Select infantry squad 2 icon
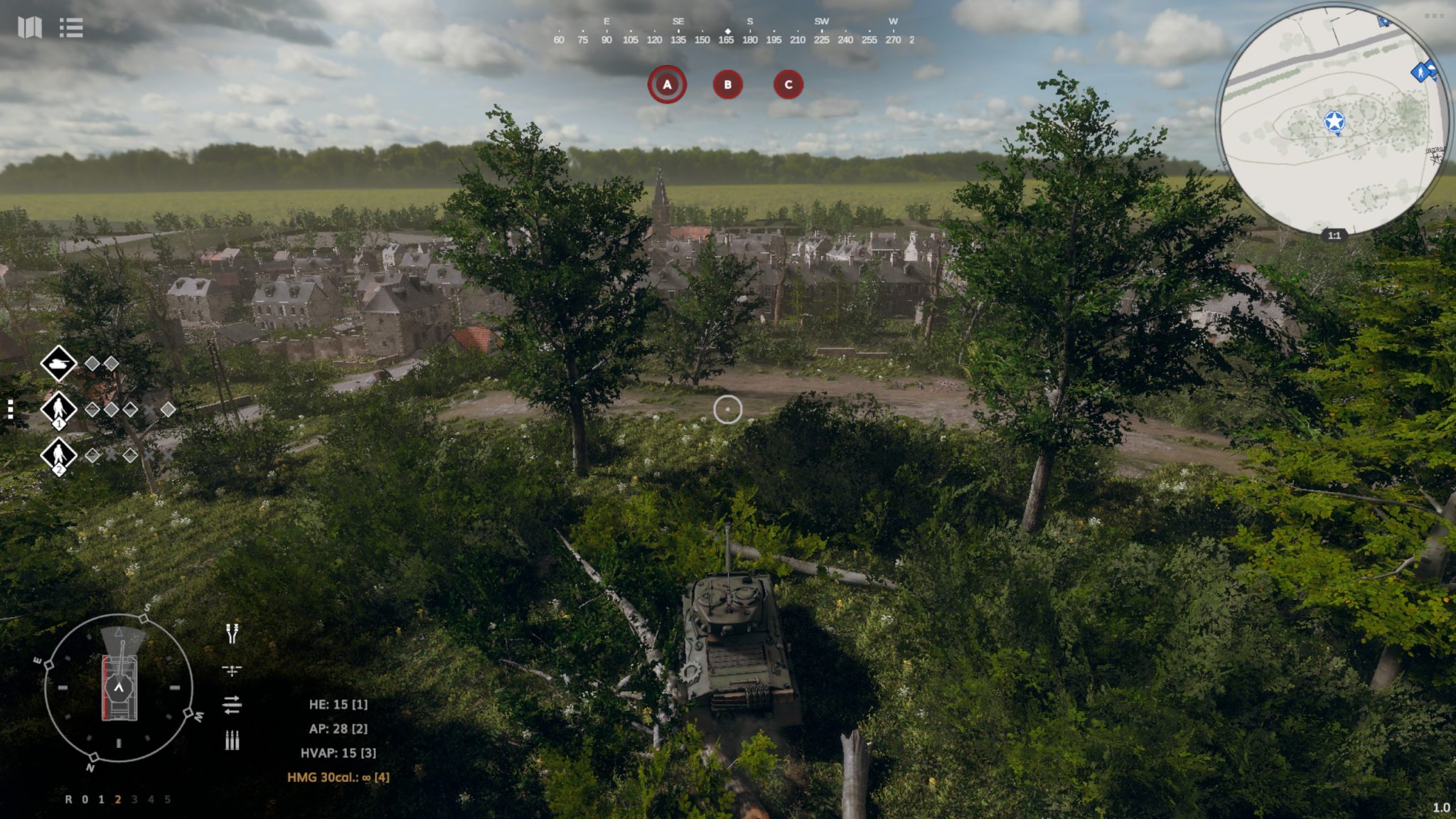 (58, 454)
